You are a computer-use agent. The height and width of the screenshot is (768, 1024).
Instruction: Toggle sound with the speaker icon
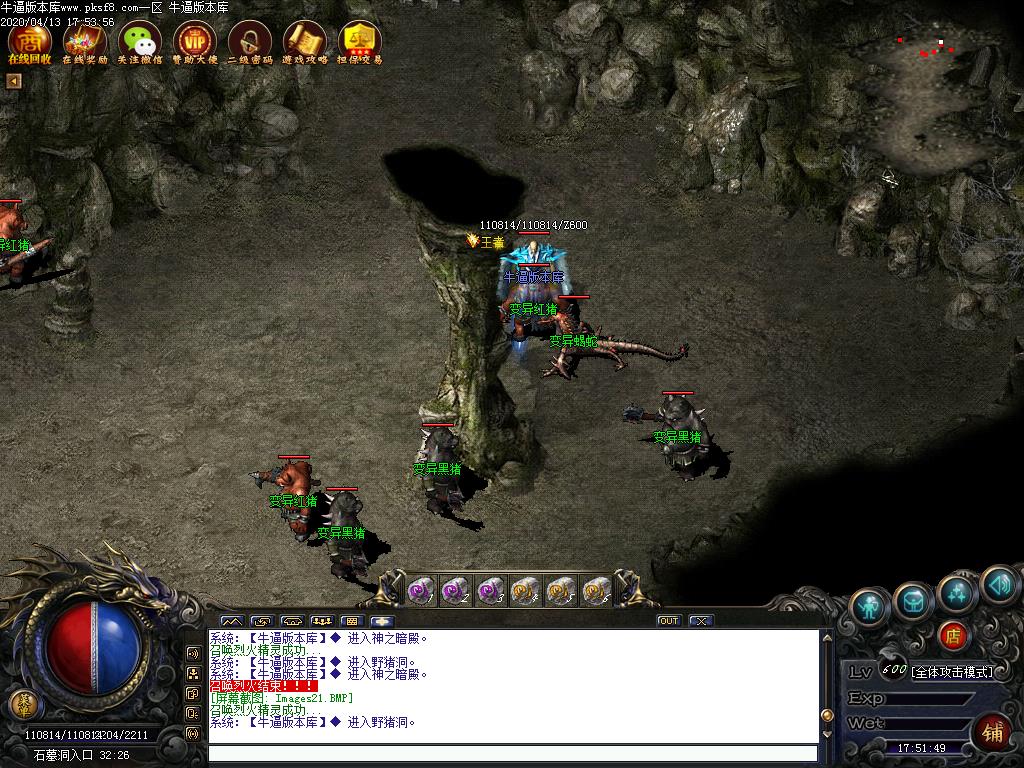tap(998, 584)
